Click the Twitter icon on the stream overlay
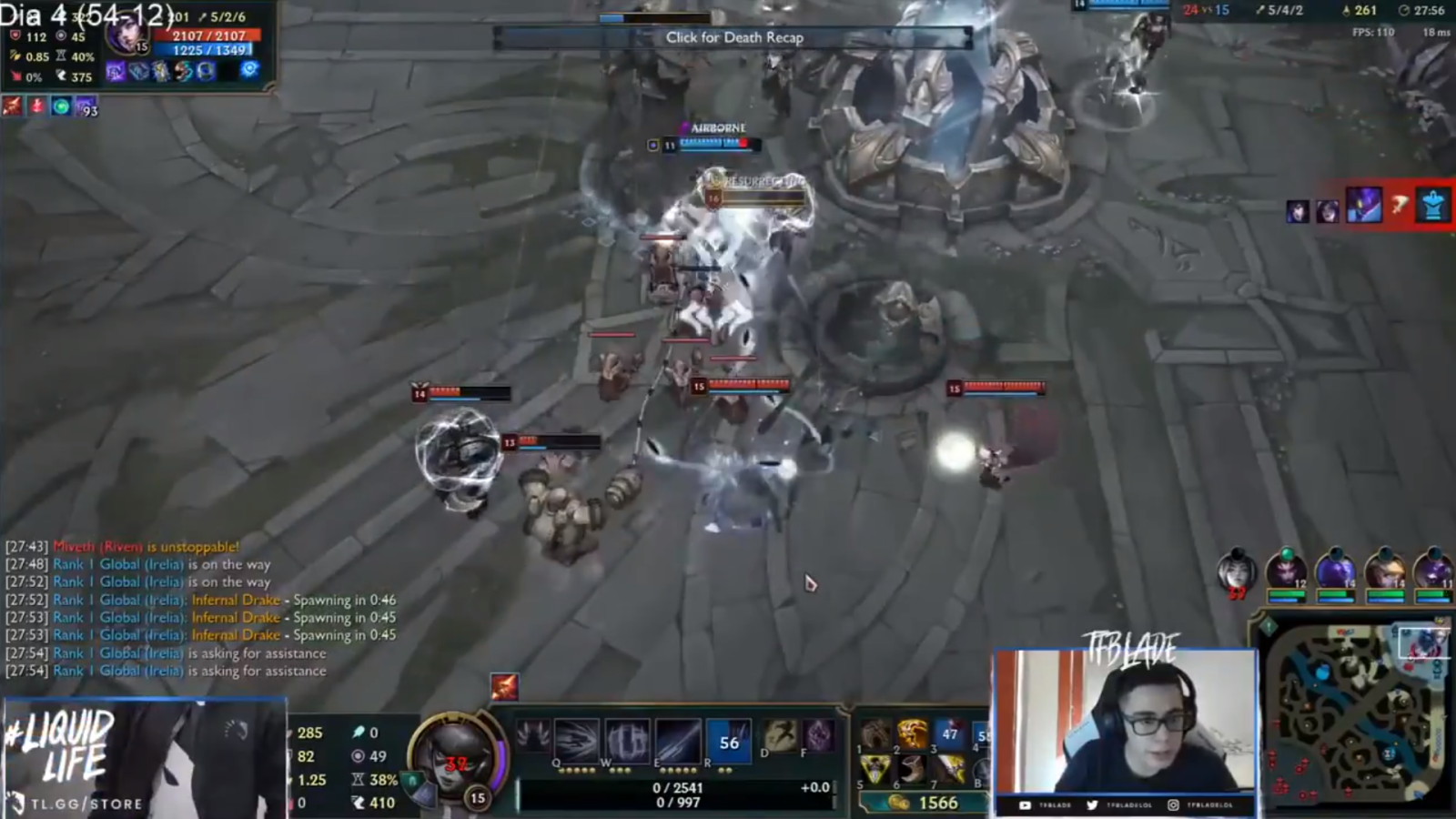Screen dimensions: 1456x819 click(x=1093, y=805)
